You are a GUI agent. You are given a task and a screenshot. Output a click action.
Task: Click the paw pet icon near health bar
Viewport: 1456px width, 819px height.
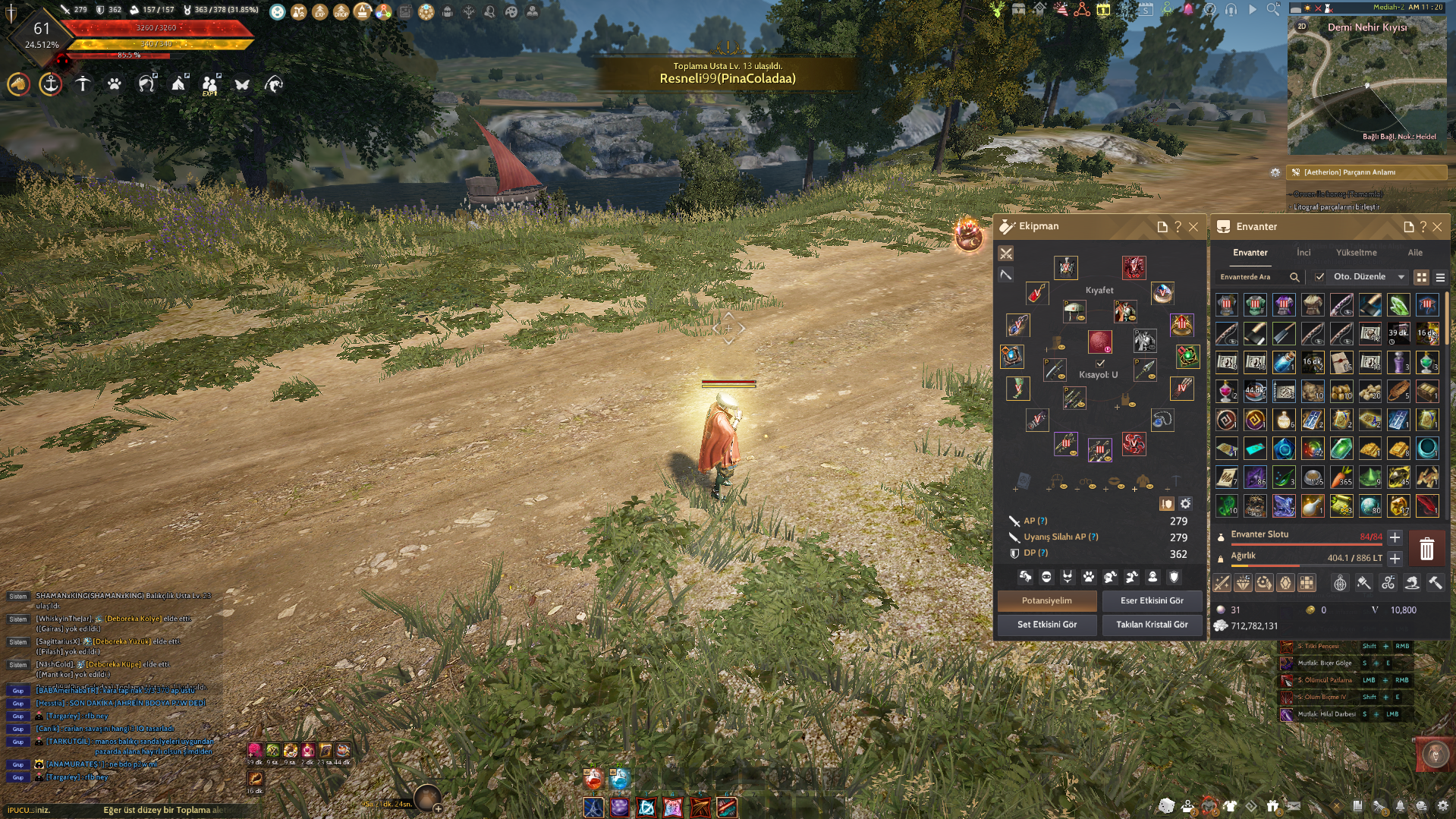pos(115,84)
